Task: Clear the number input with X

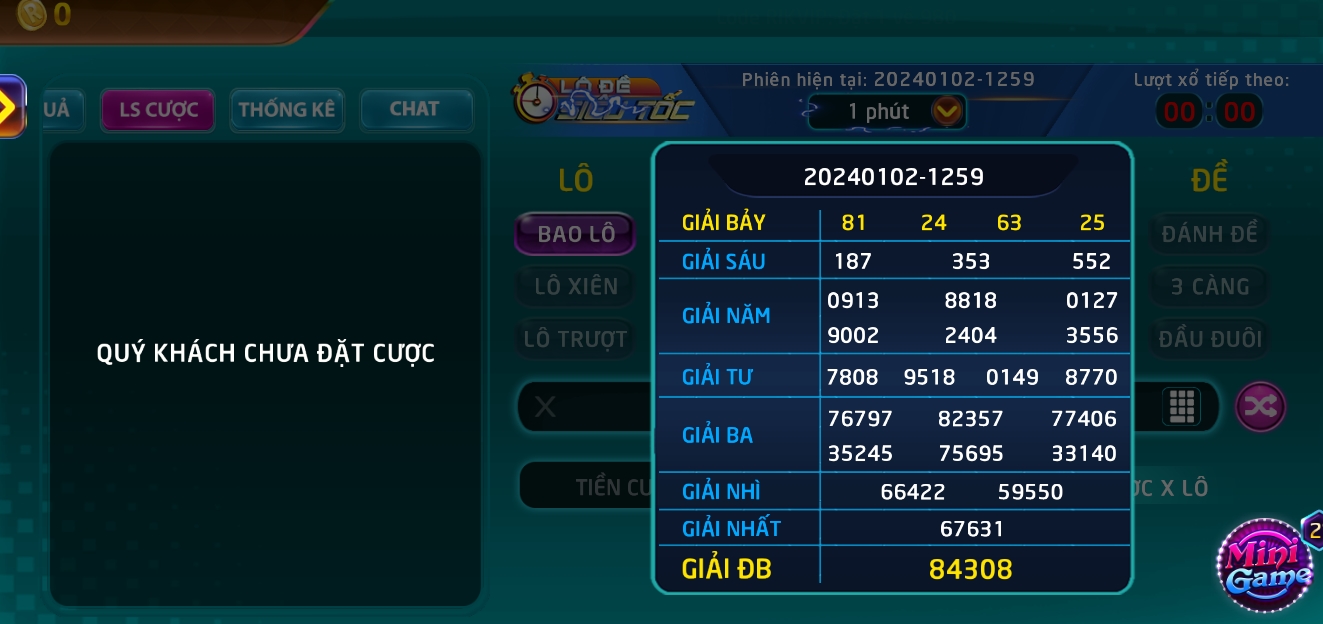Action: click(545, 406)
